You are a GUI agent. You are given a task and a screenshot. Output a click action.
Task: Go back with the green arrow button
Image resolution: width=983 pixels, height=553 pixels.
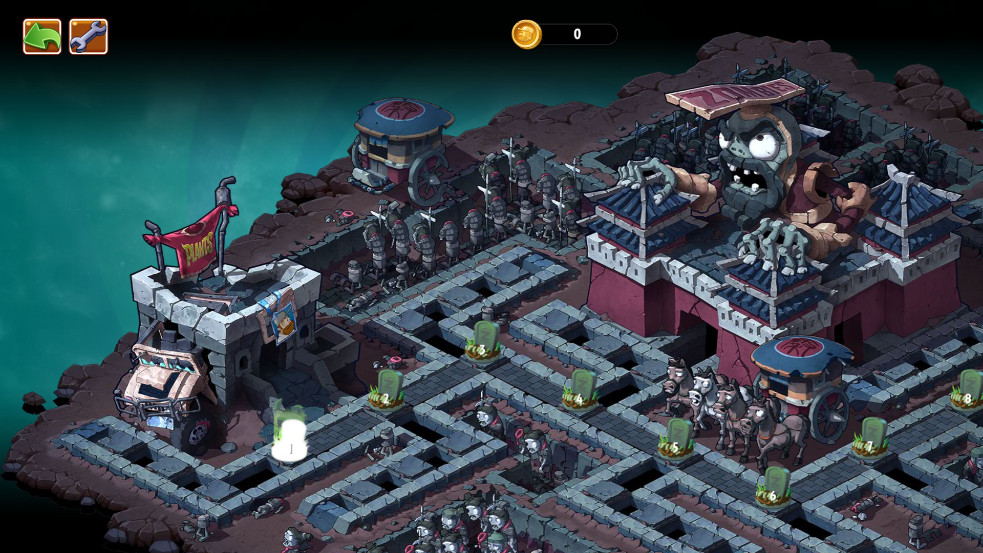coord(42,37)
